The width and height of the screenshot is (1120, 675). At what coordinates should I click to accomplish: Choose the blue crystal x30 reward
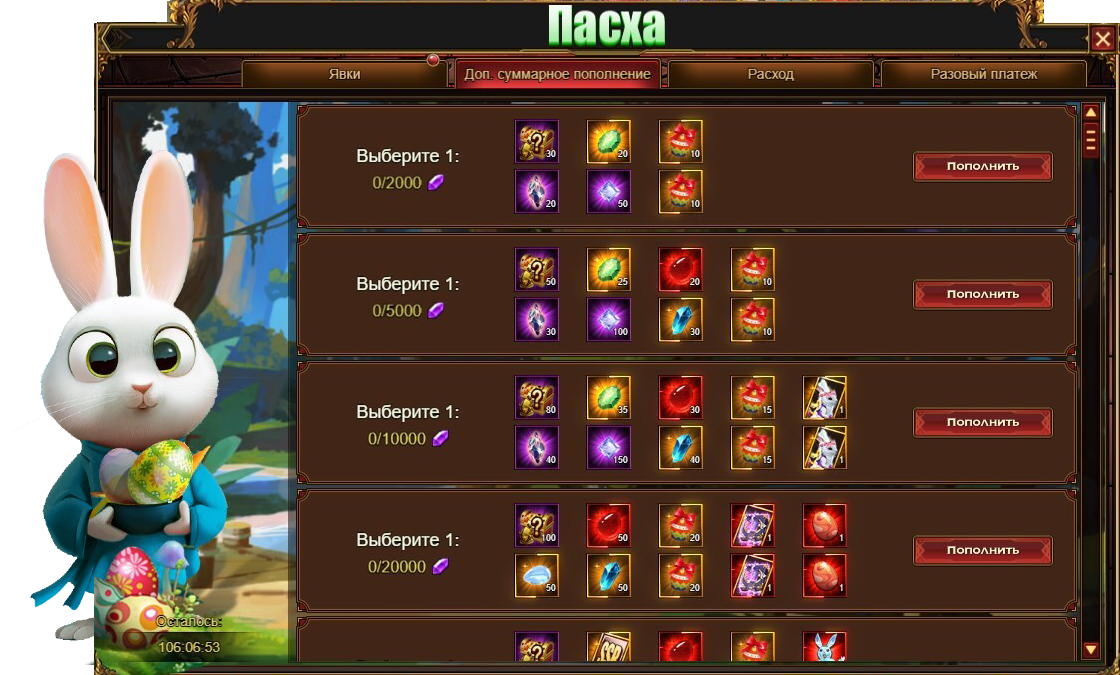pos(680,319)
